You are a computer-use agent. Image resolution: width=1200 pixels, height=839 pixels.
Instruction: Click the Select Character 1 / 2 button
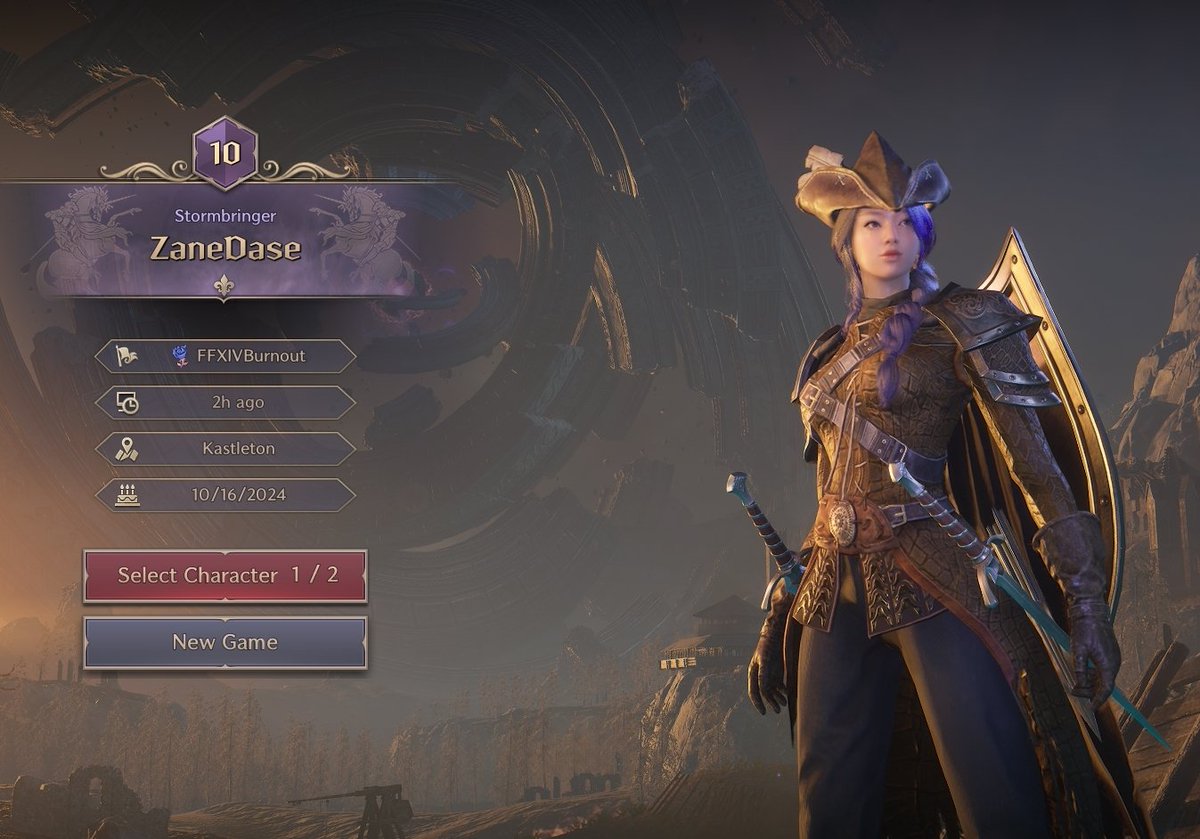tap(225, 575)
